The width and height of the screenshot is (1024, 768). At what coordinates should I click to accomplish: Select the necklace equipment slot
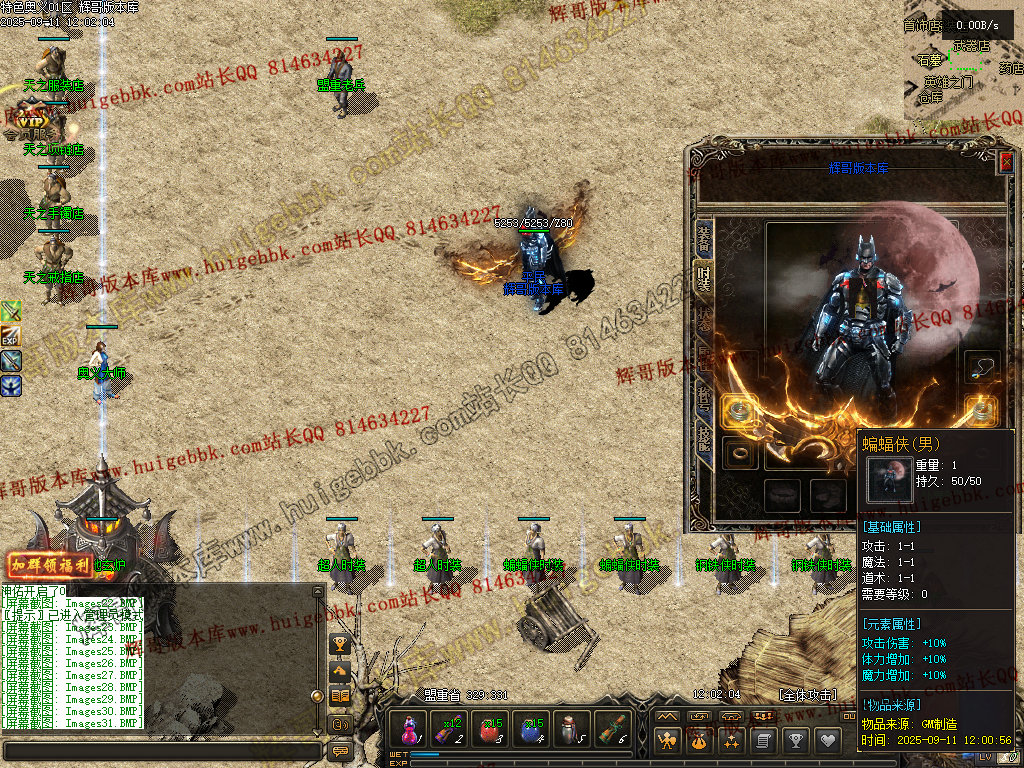tap(982, 367)
